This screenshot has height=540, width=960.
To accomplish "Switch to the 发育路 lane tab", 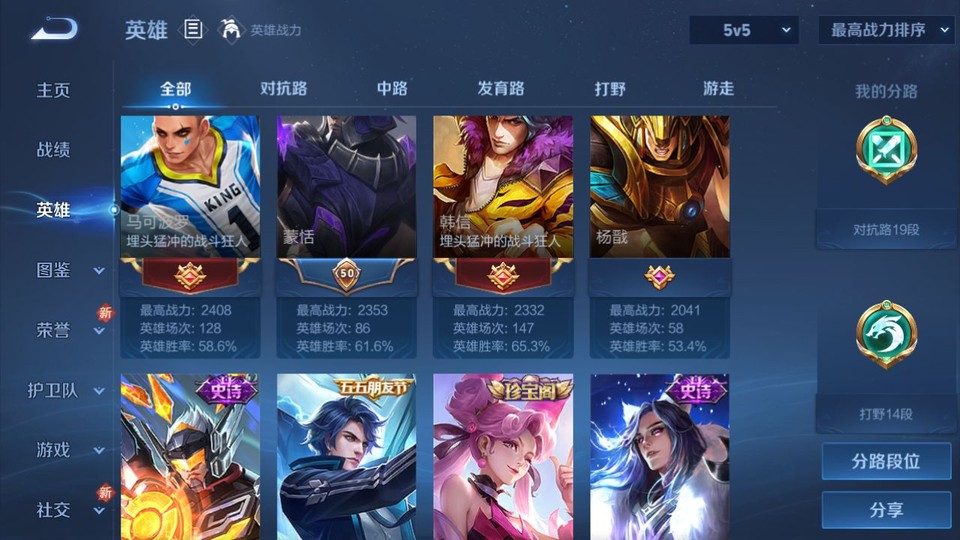I will [x=500, y=88].
